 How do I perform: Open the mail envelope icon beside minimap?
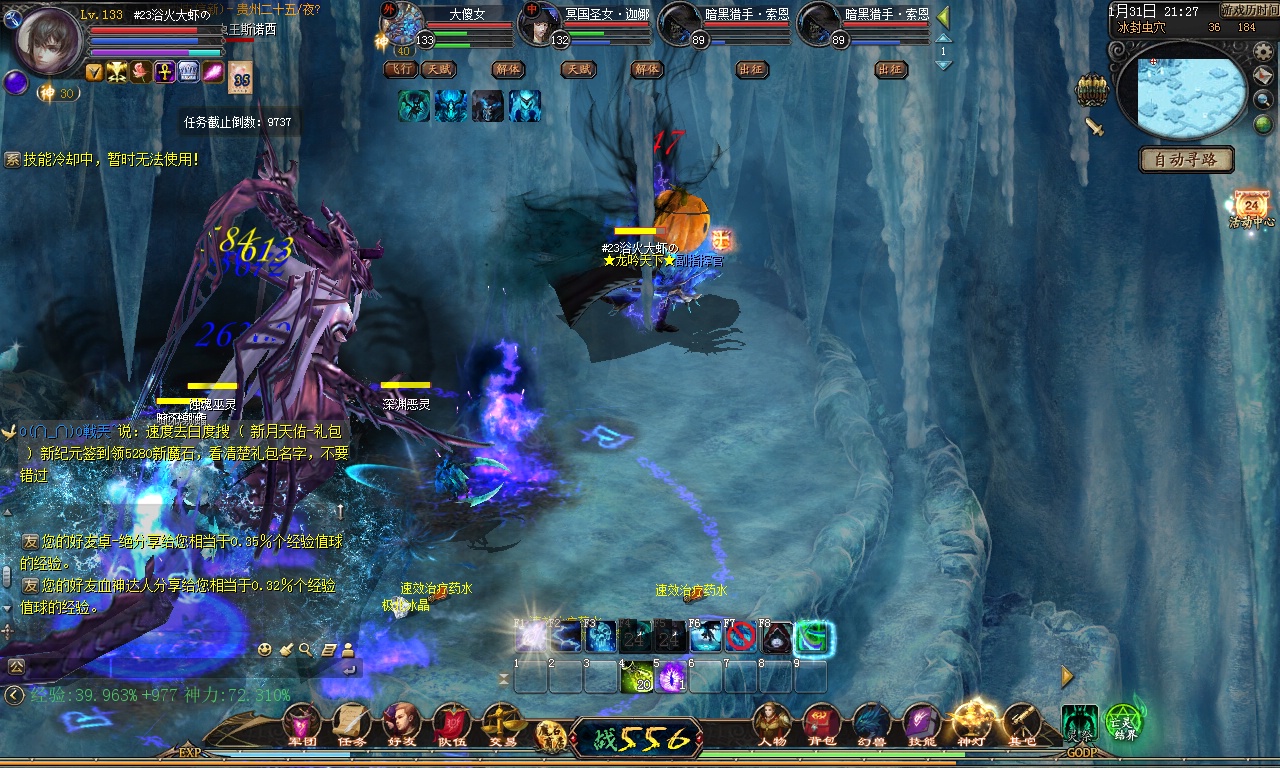[x=1263, y=76]
